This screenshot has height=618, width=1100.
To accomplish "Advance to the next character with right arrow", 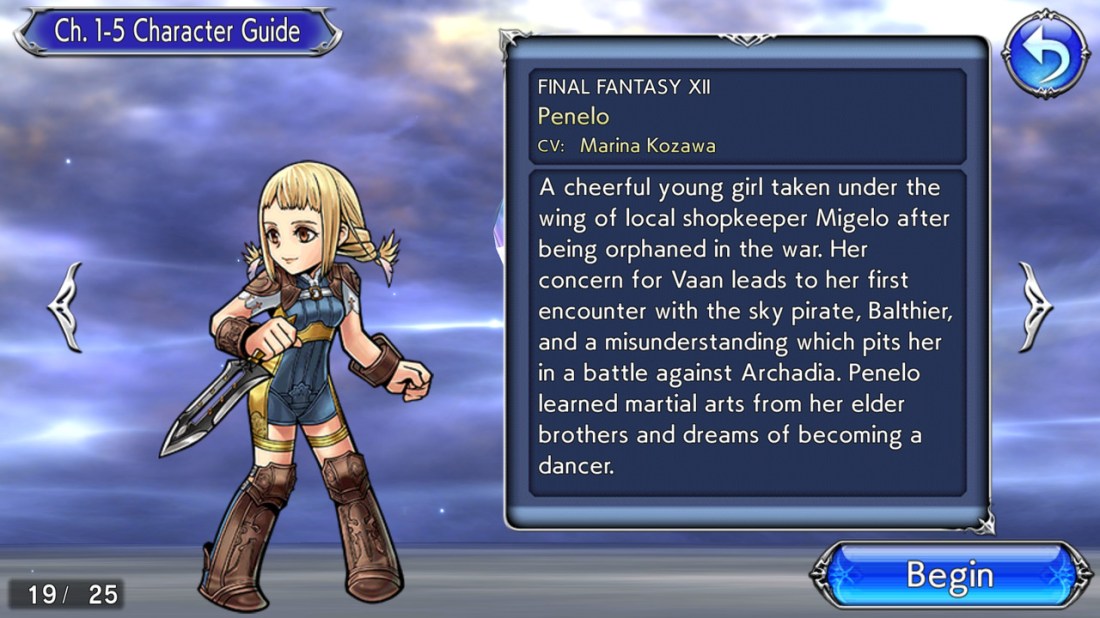I will pos(1035,306).
